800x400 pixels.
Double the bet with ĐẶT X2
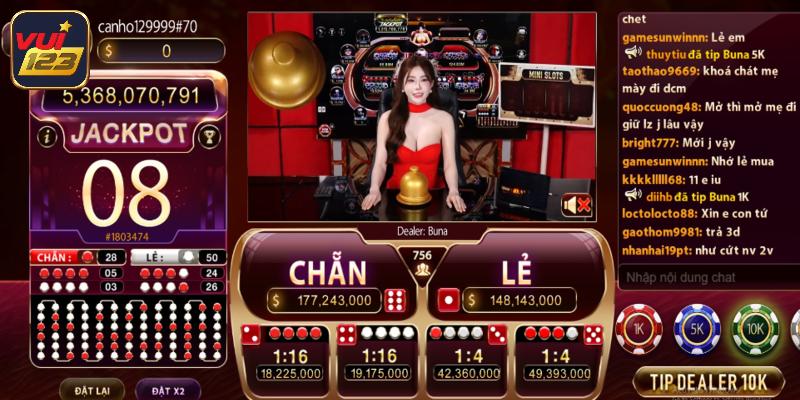pyautogui.click(x=160, y=389)
